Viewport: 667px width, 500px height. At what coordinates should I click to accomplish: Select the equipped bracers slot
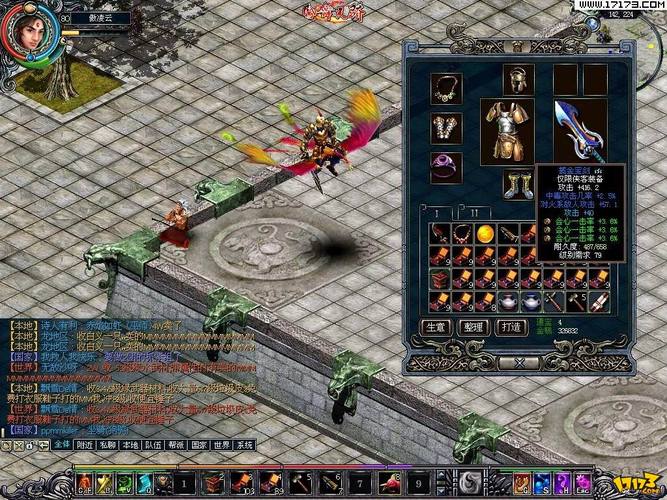[446, 127]
